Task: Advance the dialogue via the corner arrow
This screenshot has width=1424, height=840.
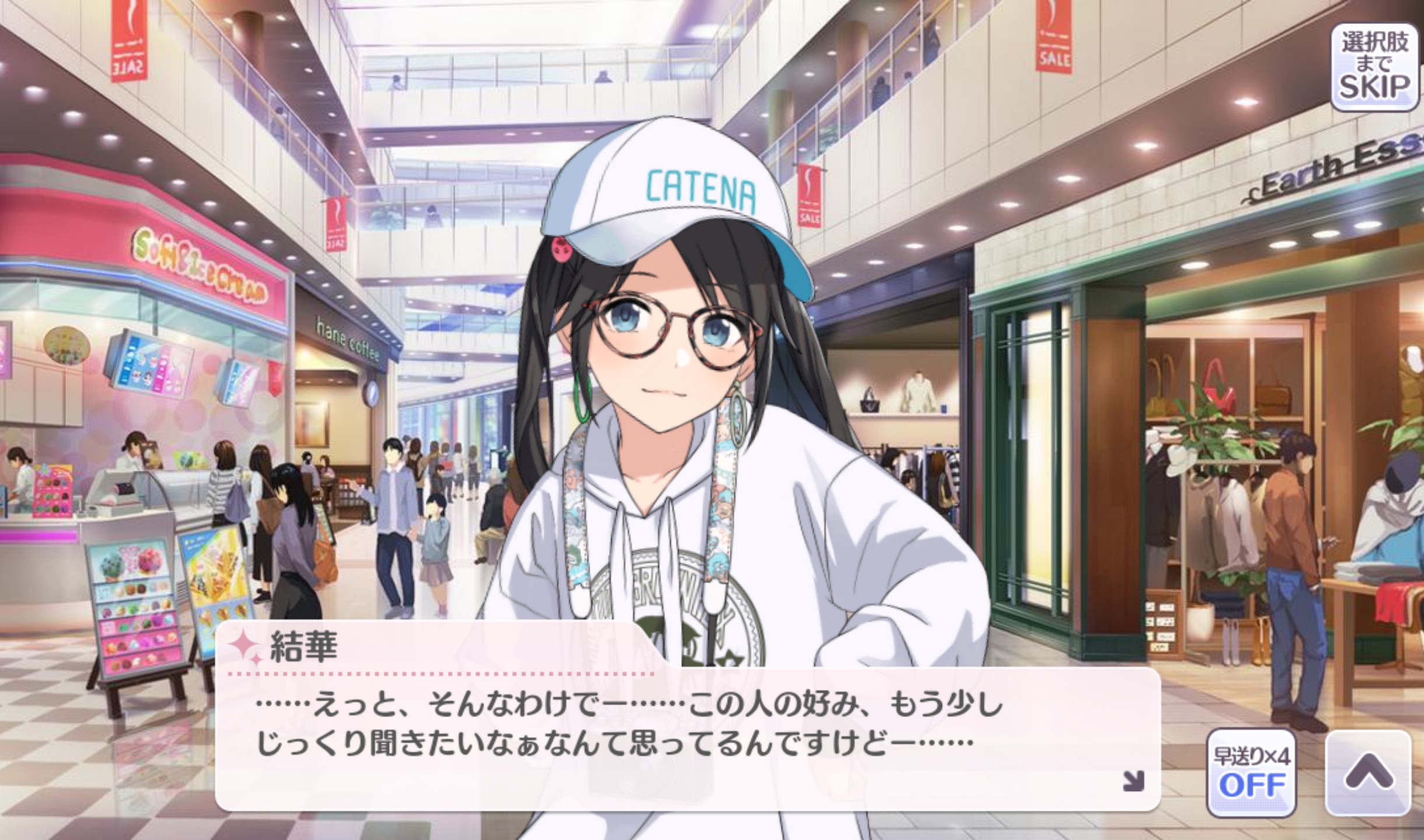Action: pos(1133,780)
